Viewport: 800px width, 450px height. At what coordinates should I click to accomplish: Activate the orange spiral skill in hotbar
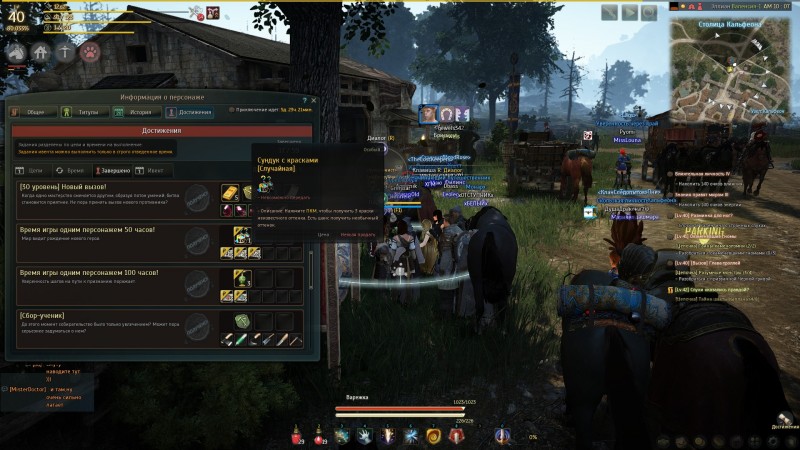point(434,435)
